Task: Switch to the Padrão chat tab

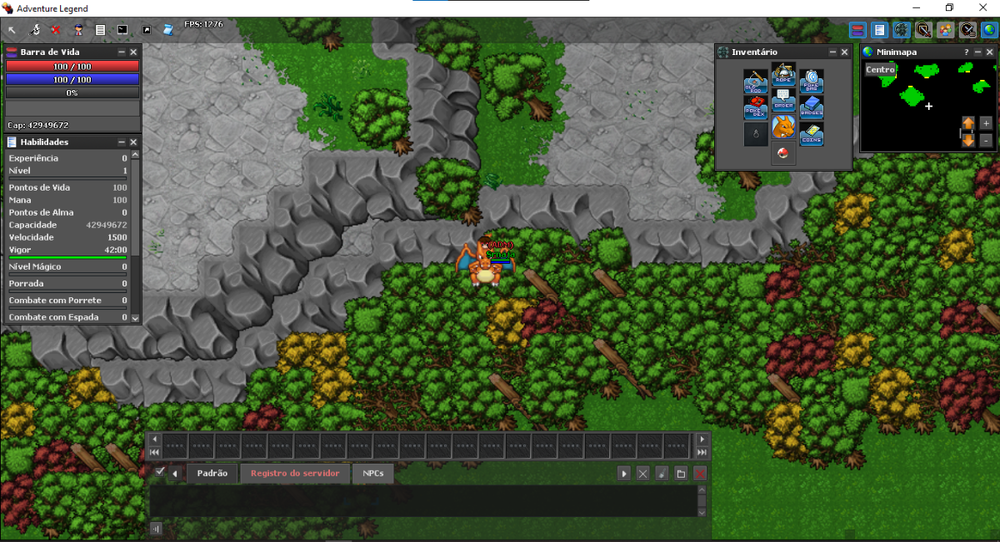Action: tap(212, 473)
